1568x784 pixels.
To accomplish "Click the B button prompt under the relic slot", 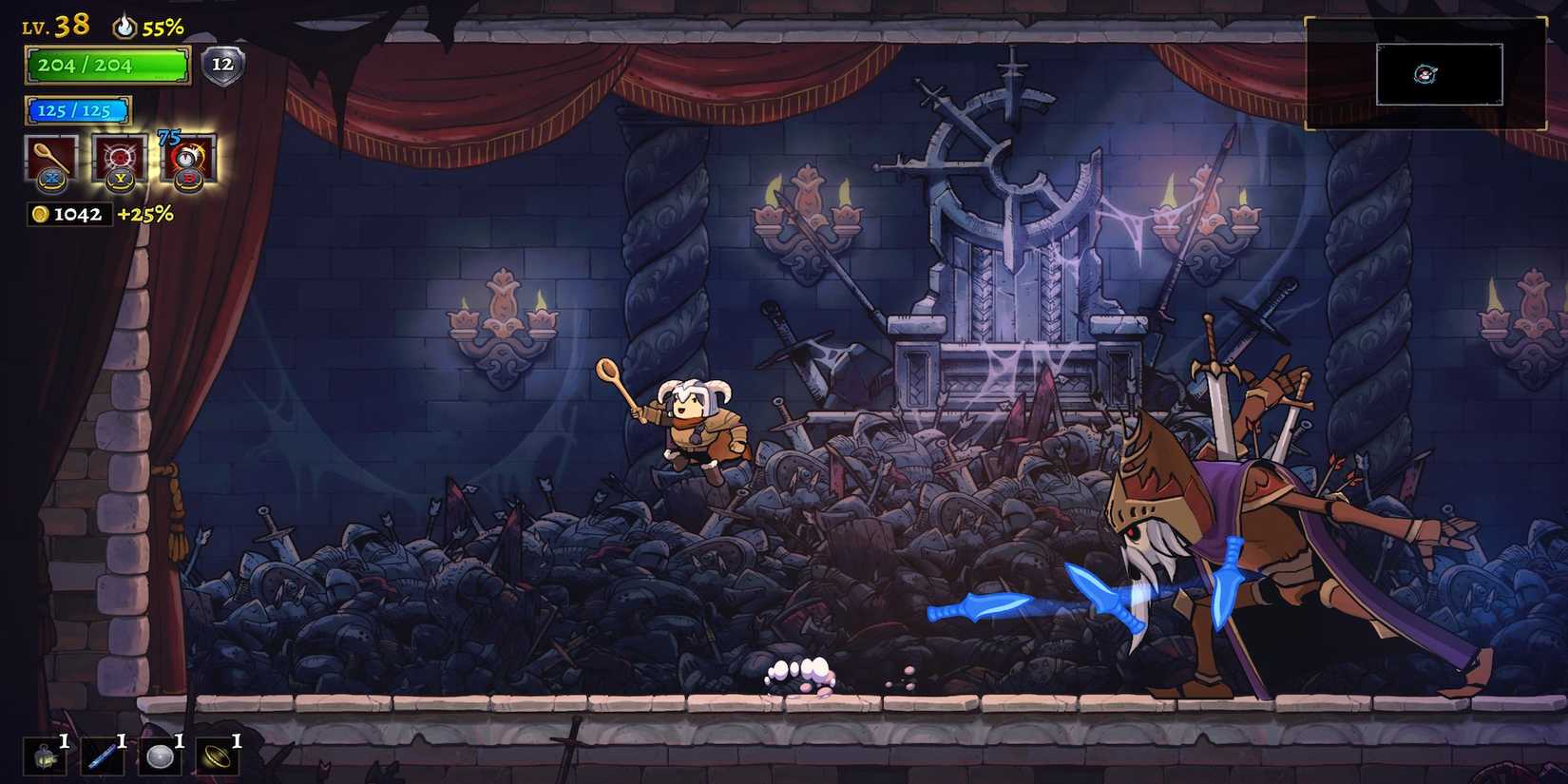I will (x=186, y=181).
